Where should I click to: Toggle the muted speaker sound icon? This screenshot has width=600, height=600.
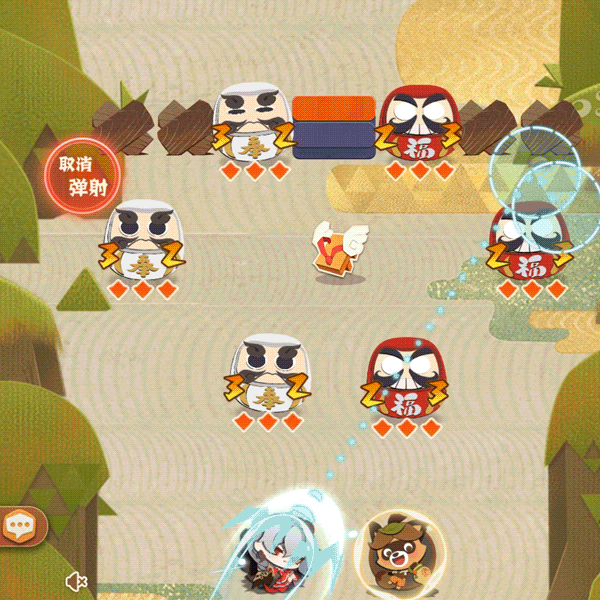(77, 581)
